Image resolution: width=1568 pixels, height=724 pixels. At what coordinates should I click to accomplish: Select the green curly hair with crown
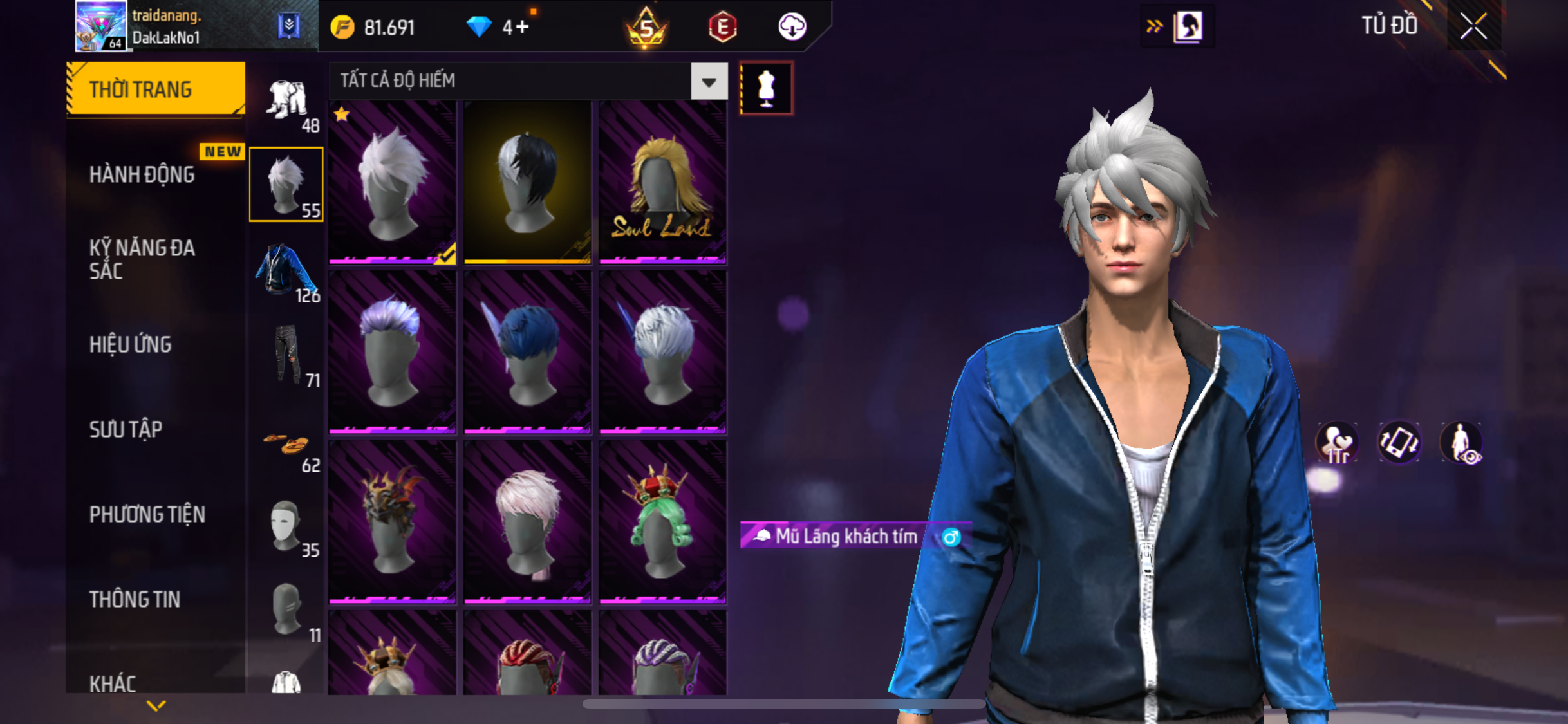(662, 521)
